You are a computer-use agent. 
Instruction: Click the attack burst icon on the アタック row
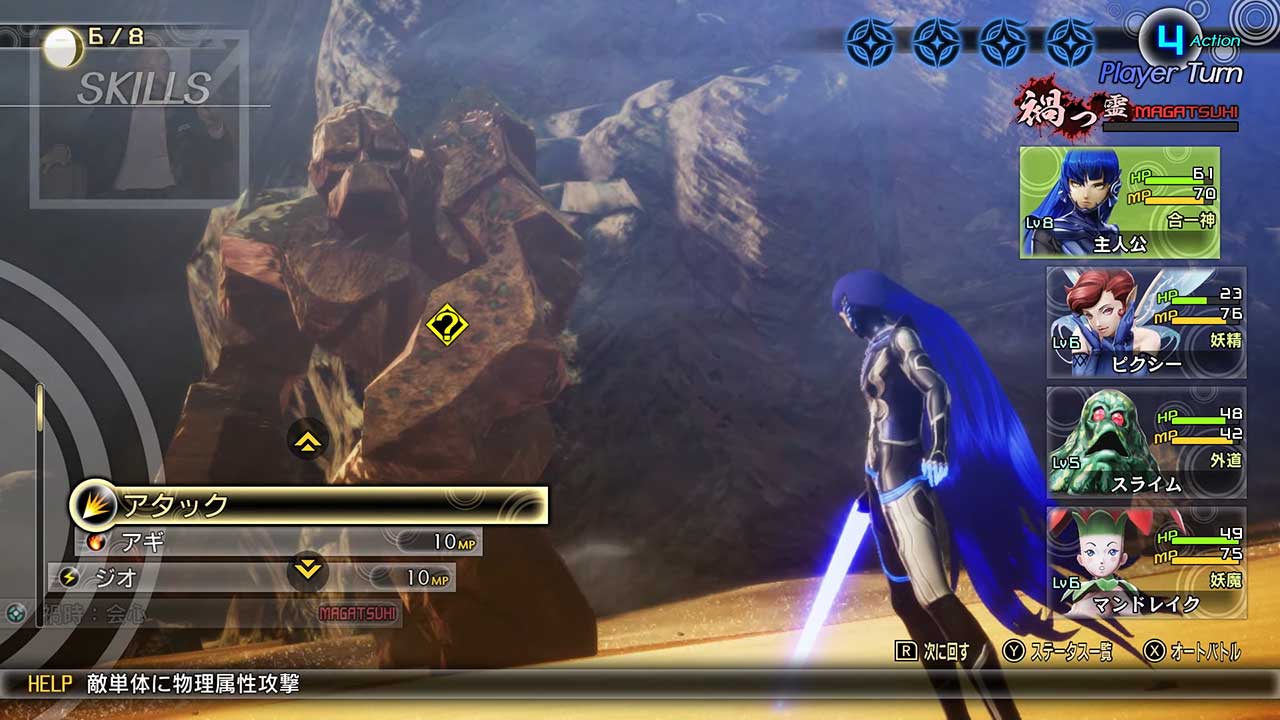[92, 506]
